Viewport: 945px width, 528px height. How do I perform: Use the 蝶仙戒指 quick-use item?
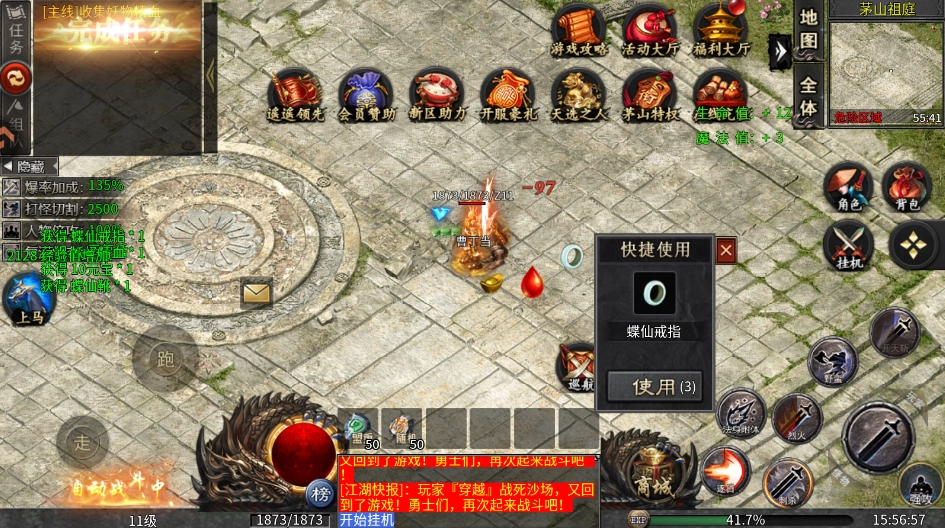[654, 386]
